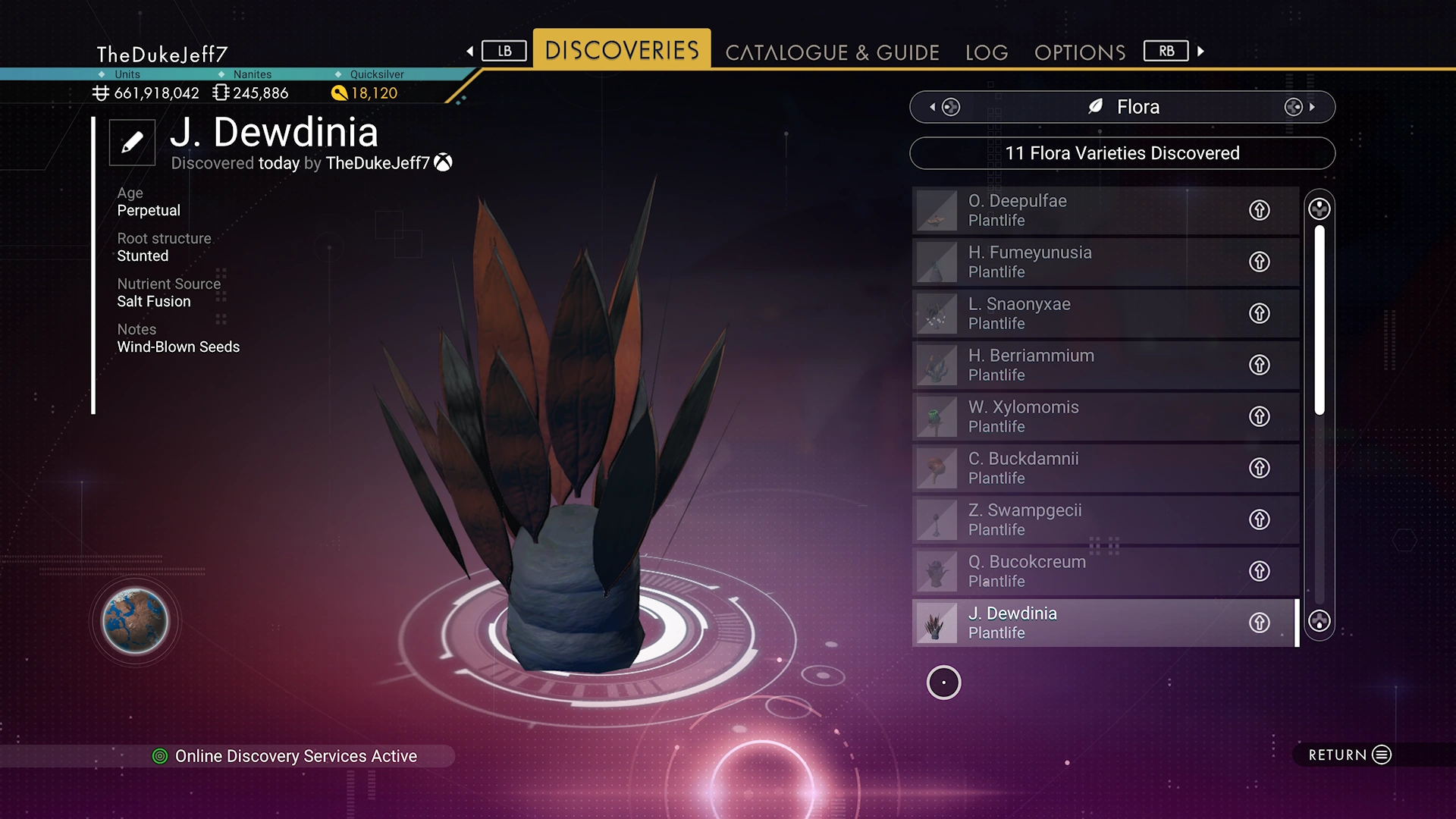Open the Log tab
The height and width of the screenshot is (819, 1456).
click(x=987, y=52)
